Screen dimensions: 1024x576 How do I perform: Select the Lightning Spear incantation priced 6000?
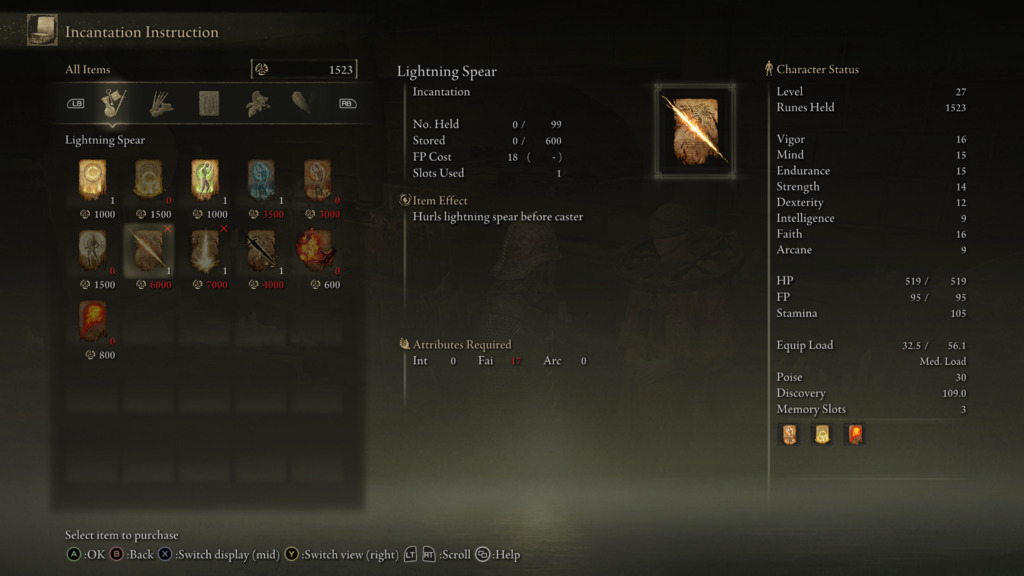click(x=148, y=250)
